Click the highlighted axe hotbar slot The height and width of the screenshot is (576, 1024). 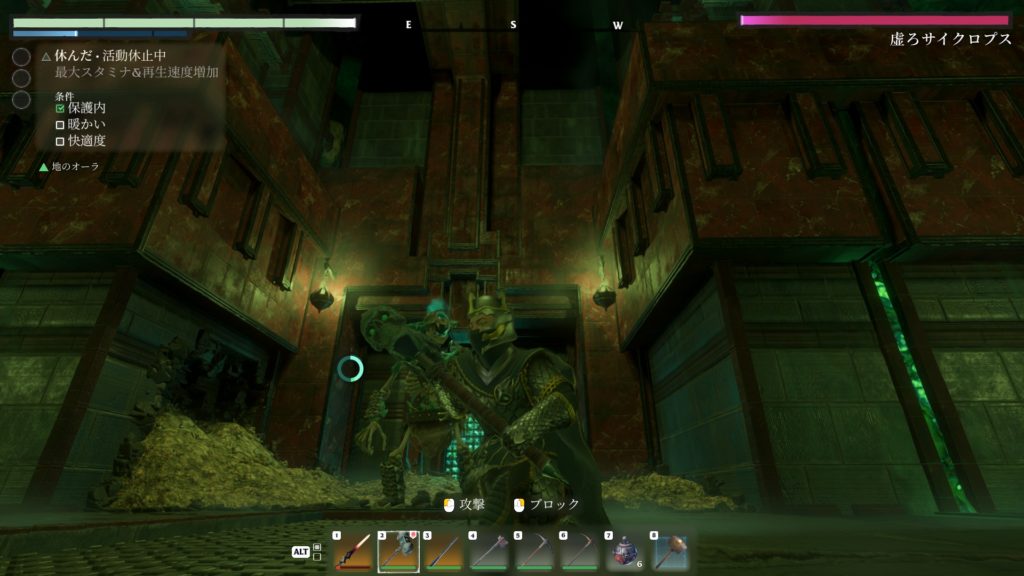397,553
